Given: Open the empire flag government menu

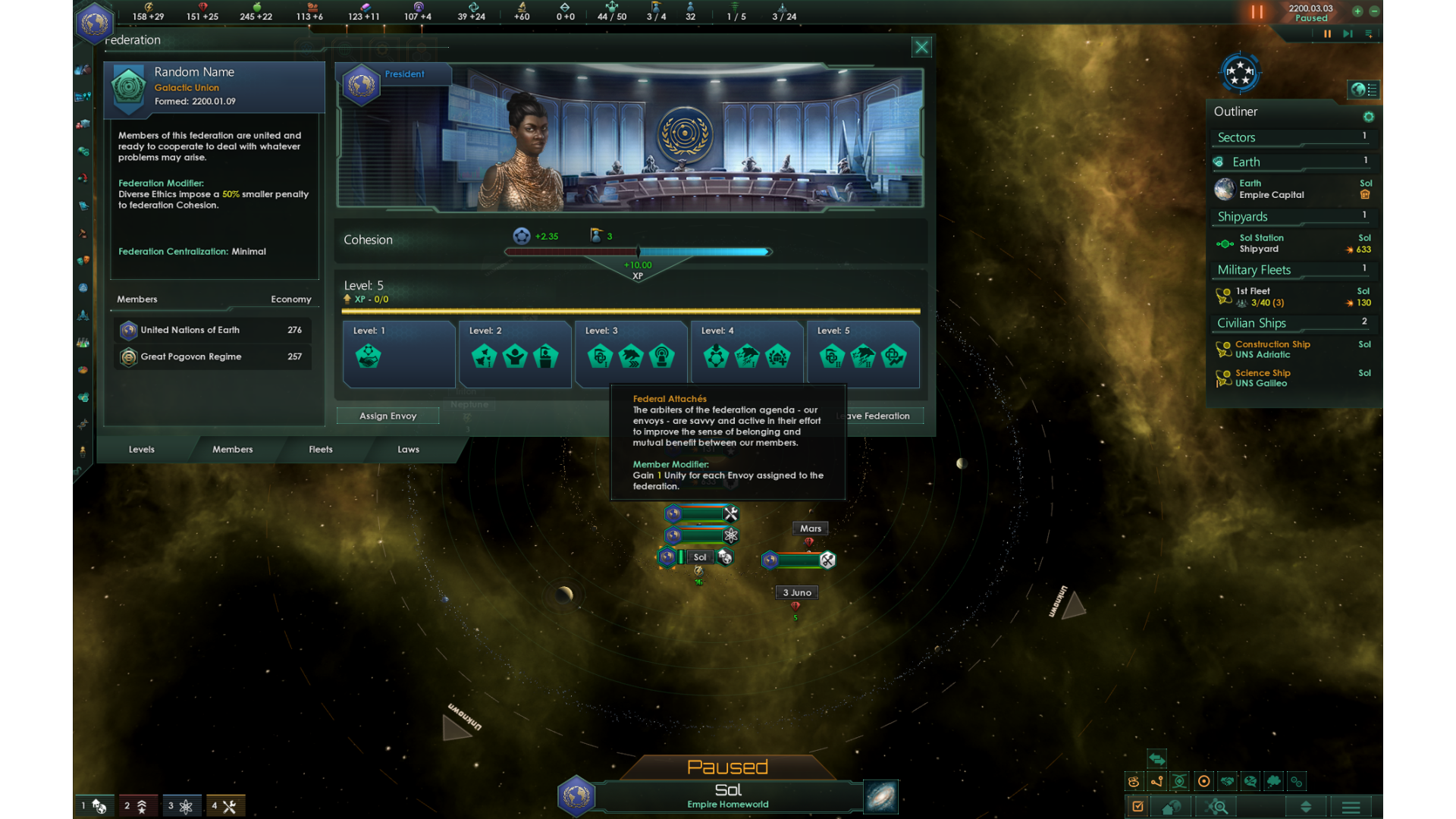Looking at the screenshot, I should pyautogui.click(x=95, y=23).
